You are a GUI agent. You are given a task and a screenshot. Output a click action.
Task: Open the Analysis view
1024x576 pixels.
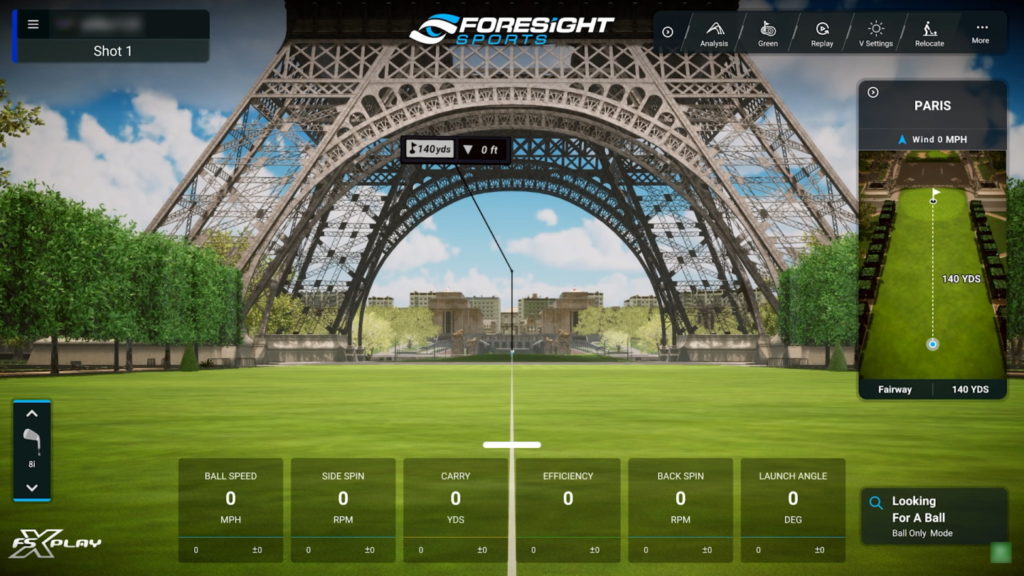714,34
